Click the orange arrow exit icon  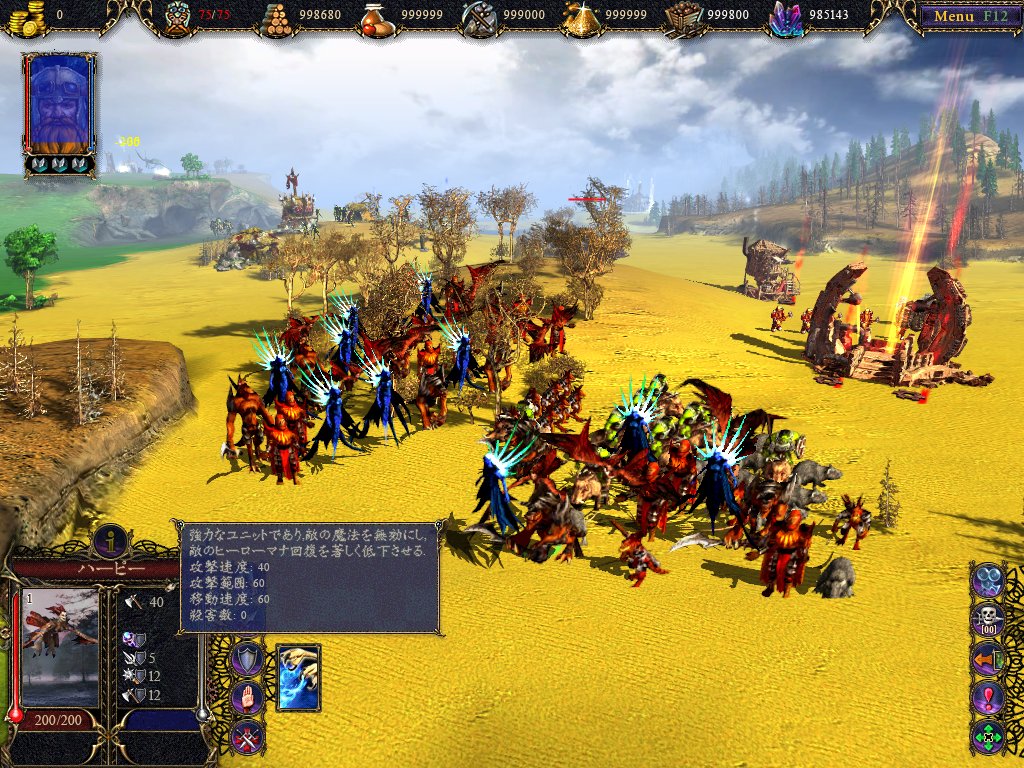click(988, 659)
